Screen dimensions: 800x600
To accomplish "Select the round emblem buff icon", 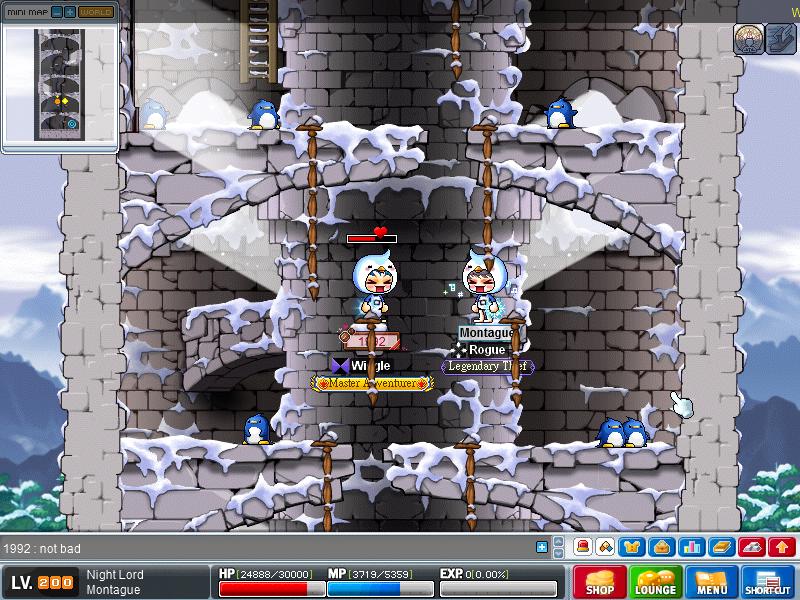I will (x=747, y=39).
